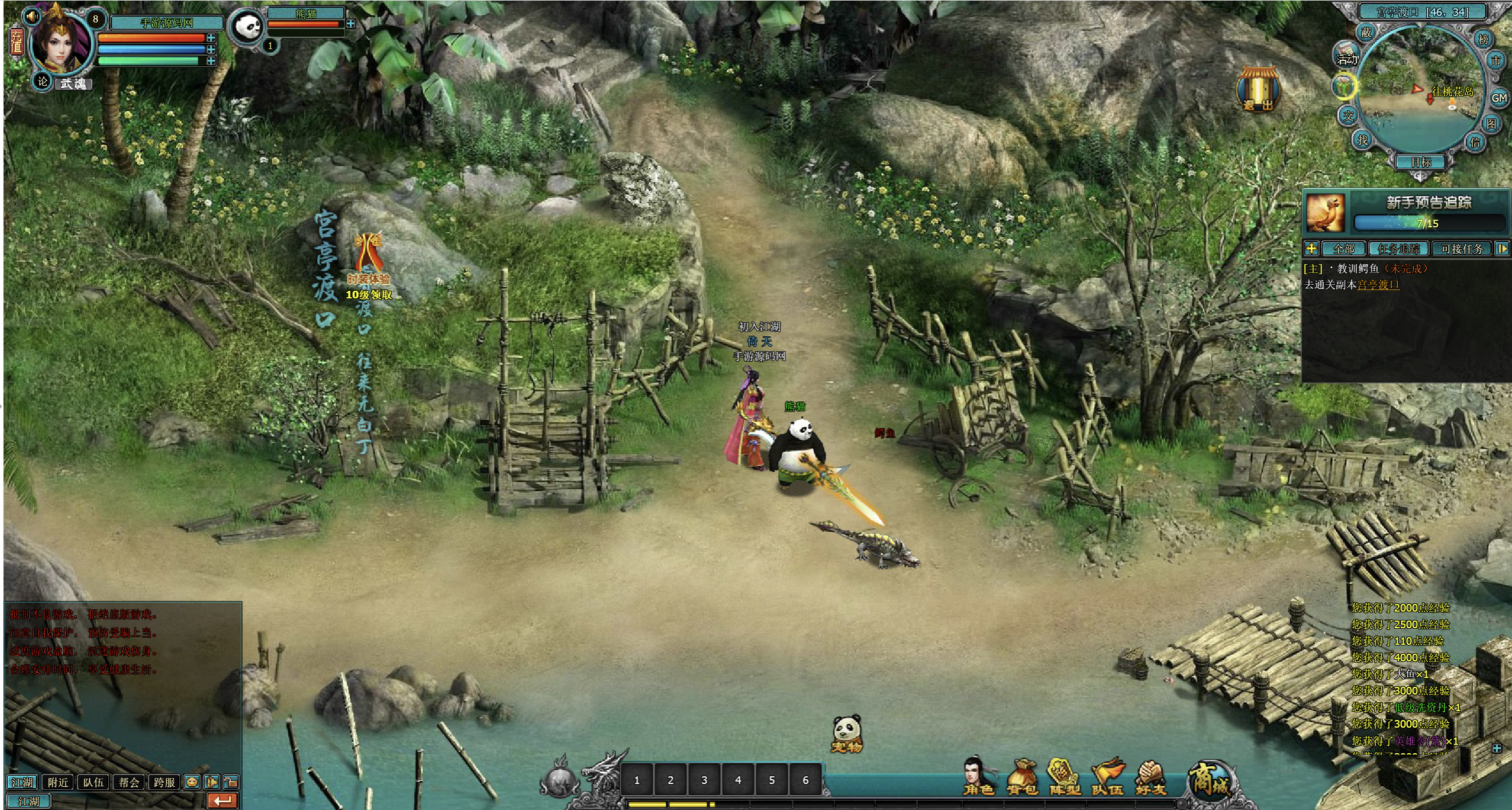Click the 目标 target button under minimap
Image resolution: width=1512 pixels, height=810 pixels.
[x=1421, y=162]
